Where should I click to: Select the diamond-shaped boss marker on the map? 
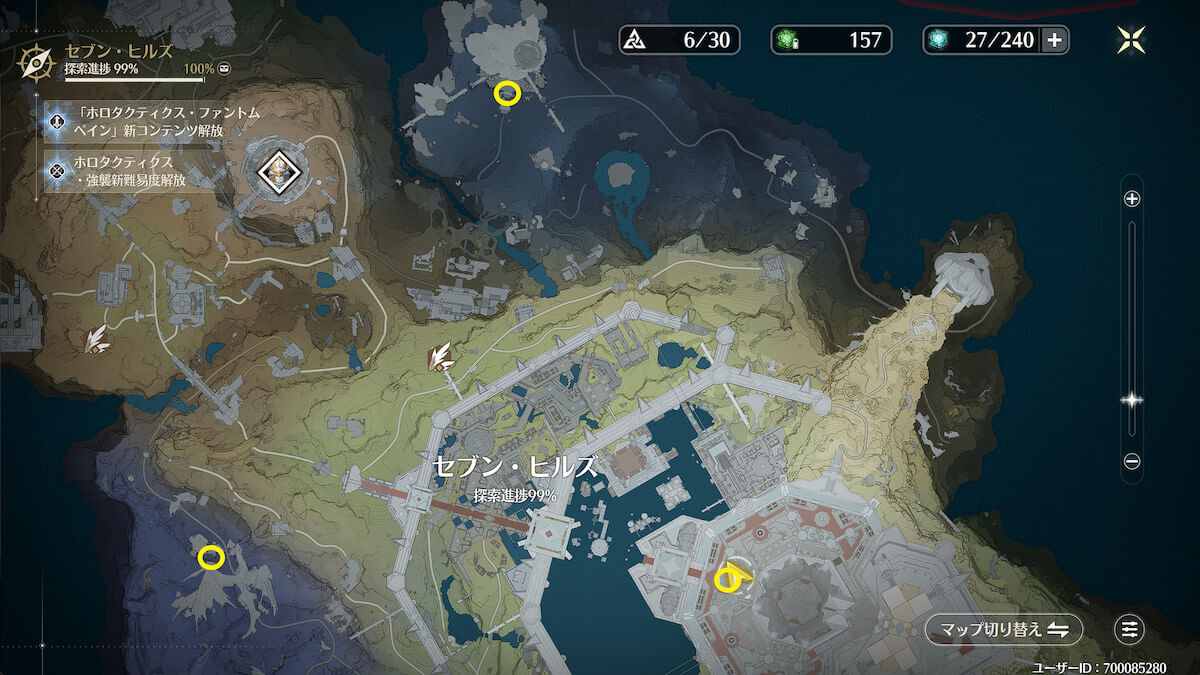pos(277,173)
